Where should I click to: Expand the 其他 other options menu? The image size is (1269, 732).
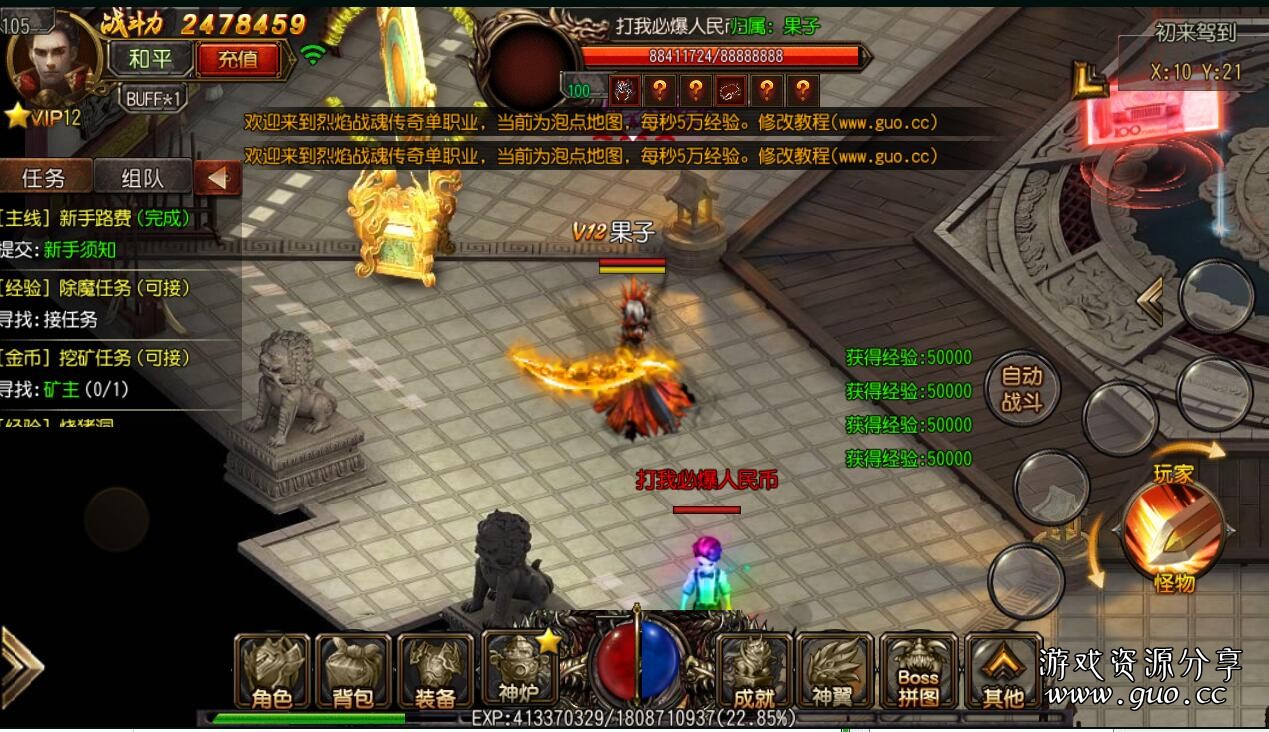click(1002, 672)
